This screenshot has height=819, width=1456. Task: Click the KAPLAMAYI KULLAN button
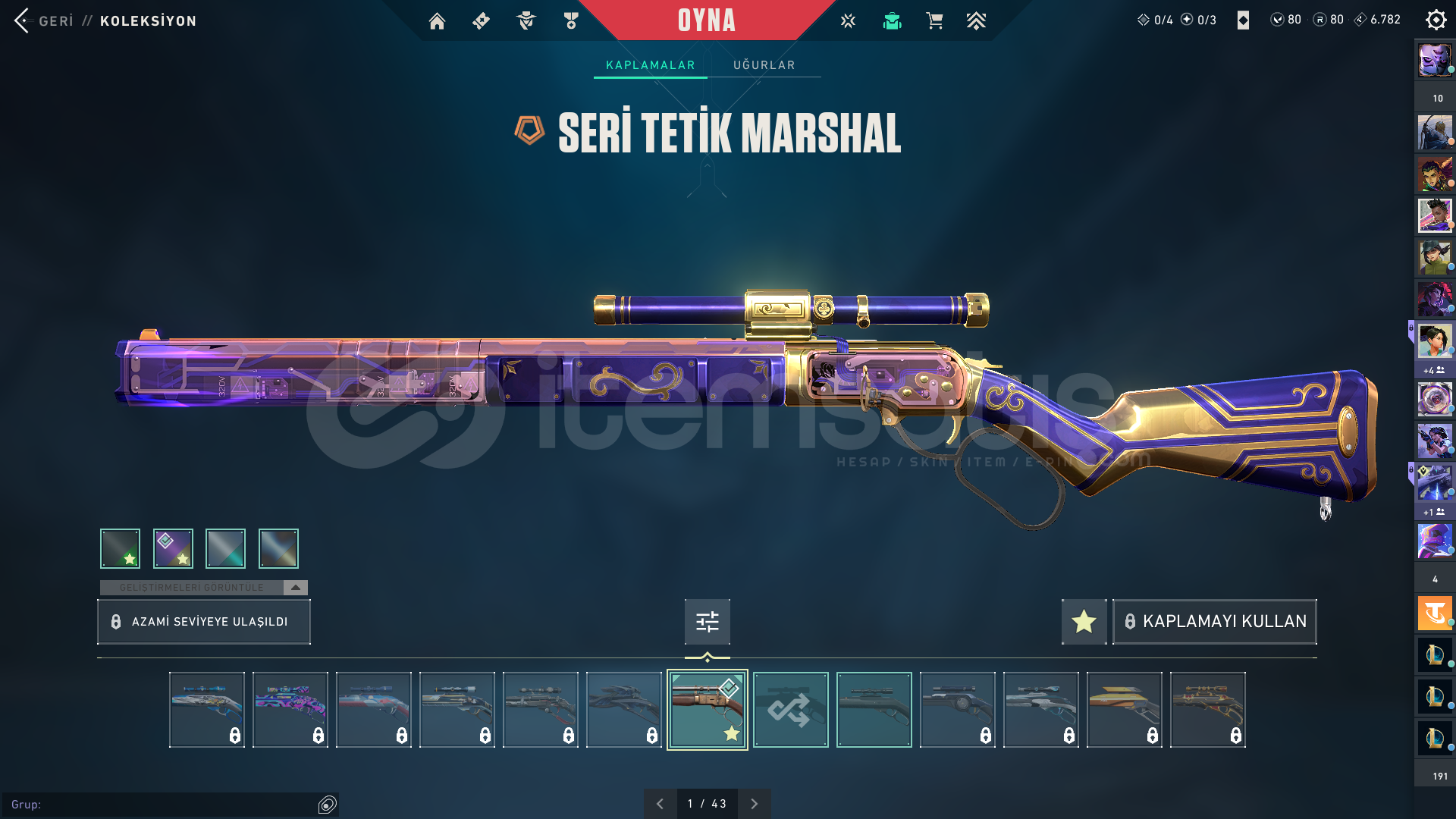point(1215,622)
